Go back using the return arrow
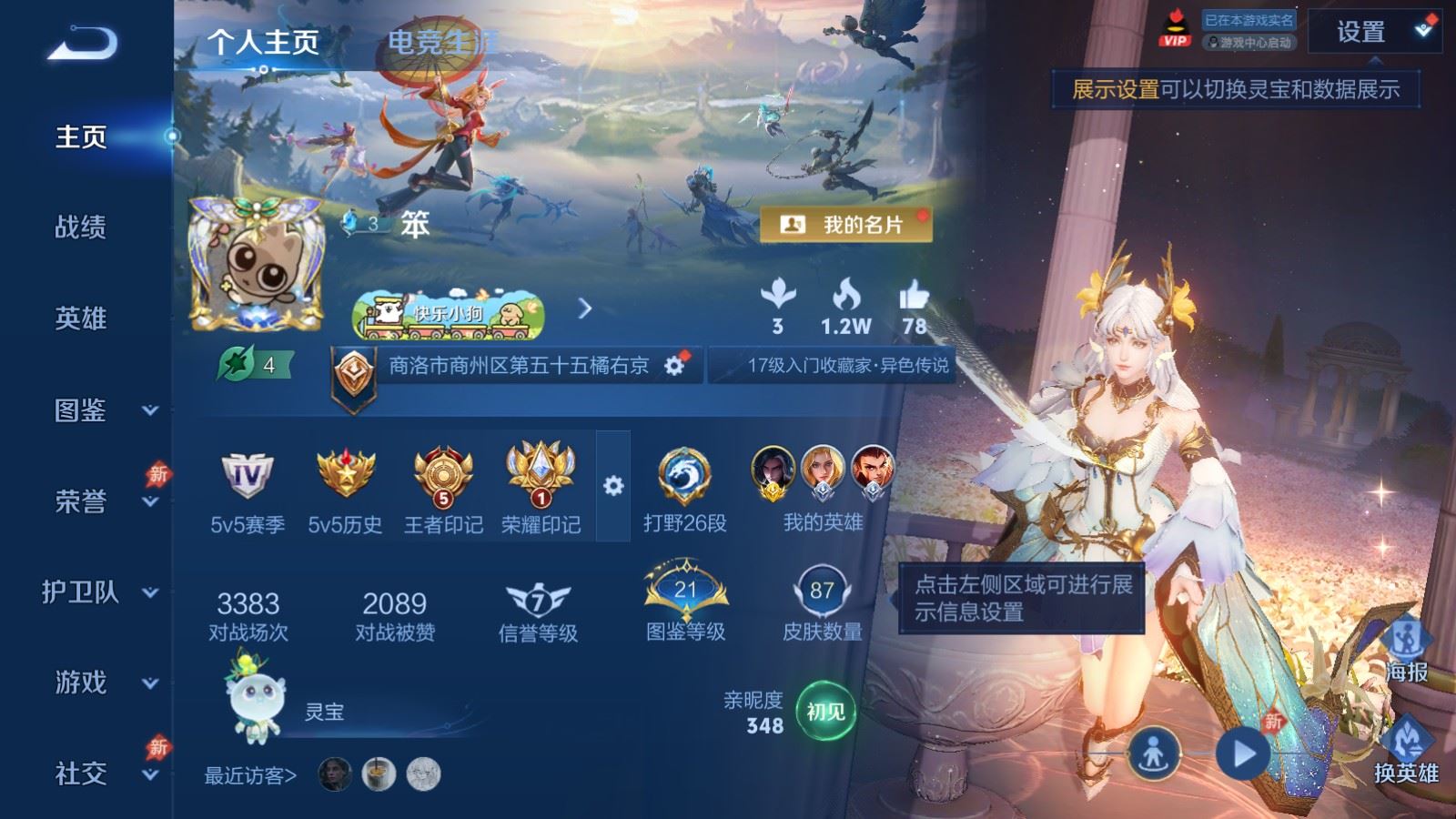 82,43
